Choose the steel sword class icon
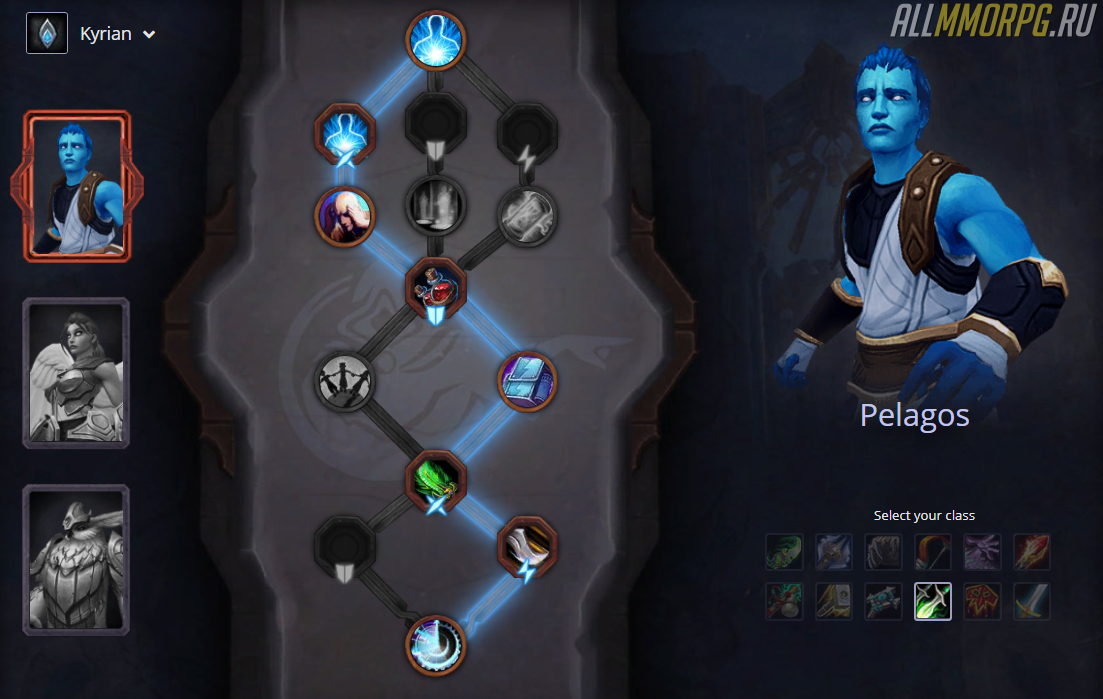Screen dimensions: 1103x699 tap(1031, 601)
